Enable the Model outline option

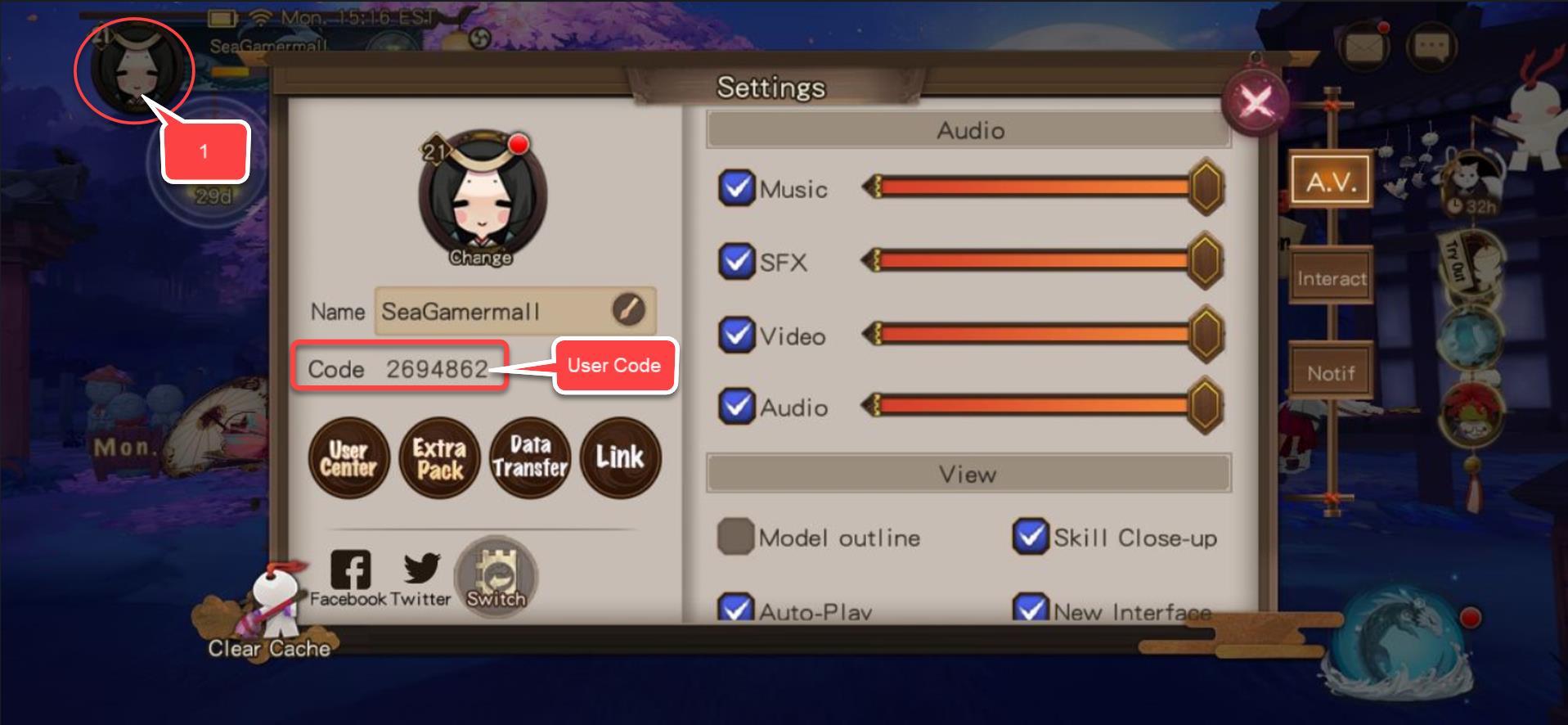(735, 537)
